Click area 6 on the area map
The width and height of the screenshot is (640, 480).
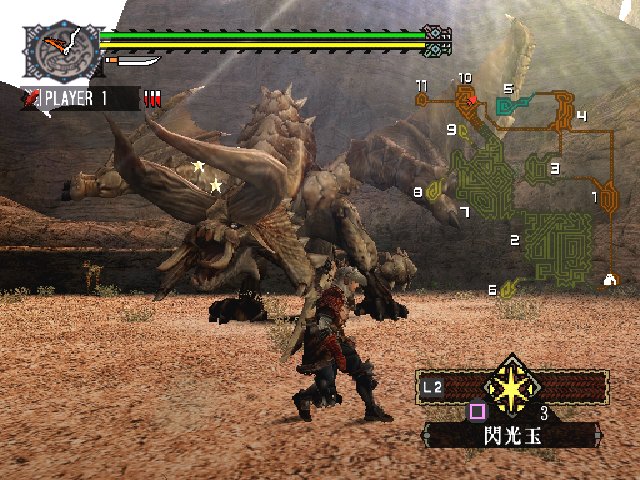[508, 289]
